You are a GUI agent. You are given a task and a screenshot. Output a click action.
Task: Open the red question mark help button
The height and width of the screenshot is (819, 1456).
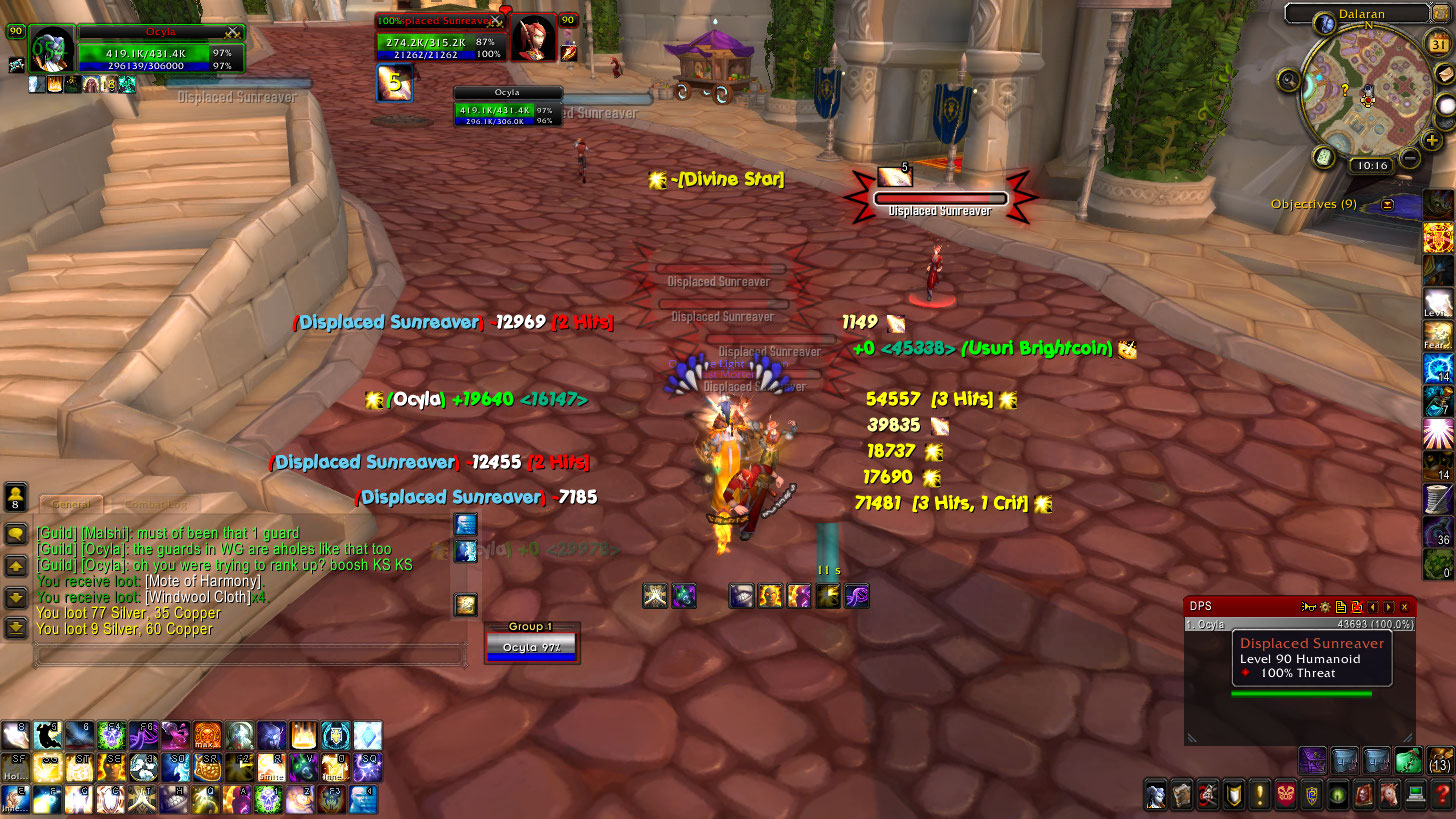click(1441, 796)
